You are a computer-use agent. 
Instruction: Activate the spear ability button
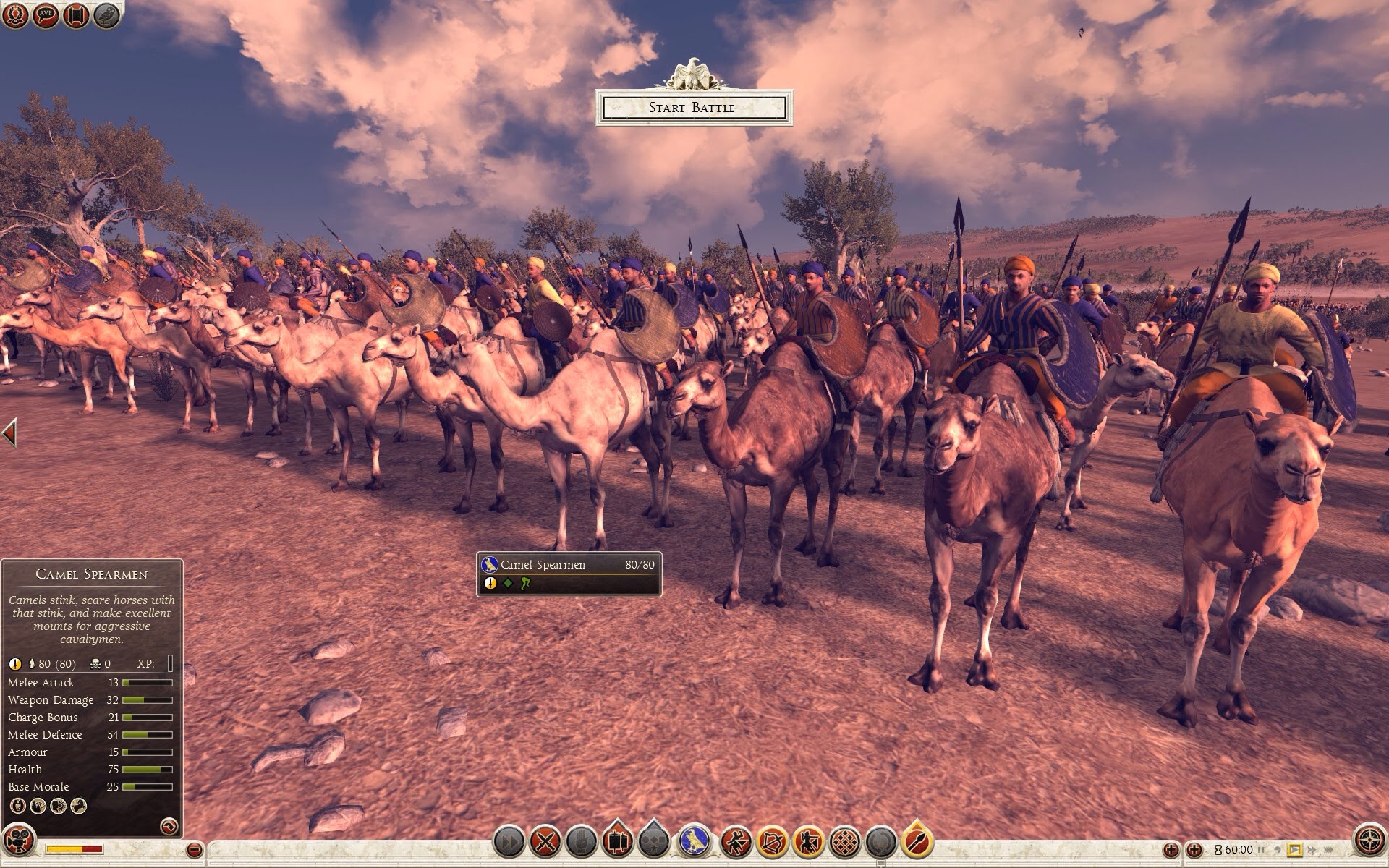pyautogui.click(x=917, y=842)
